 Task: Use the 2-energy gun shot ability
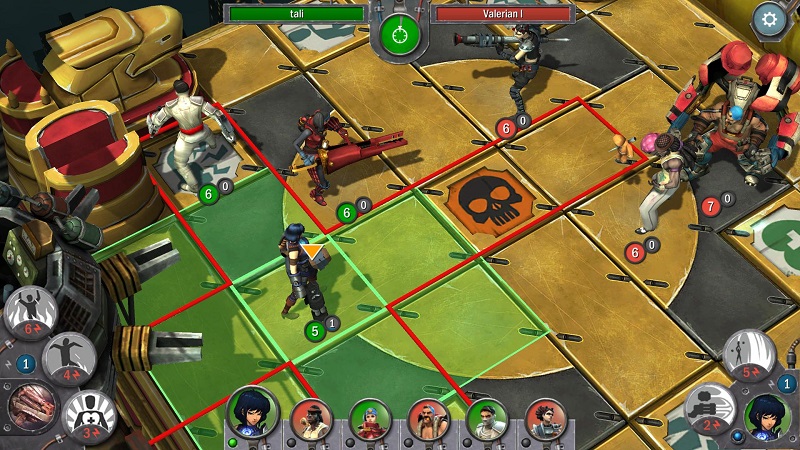click(x=710, y=408)
